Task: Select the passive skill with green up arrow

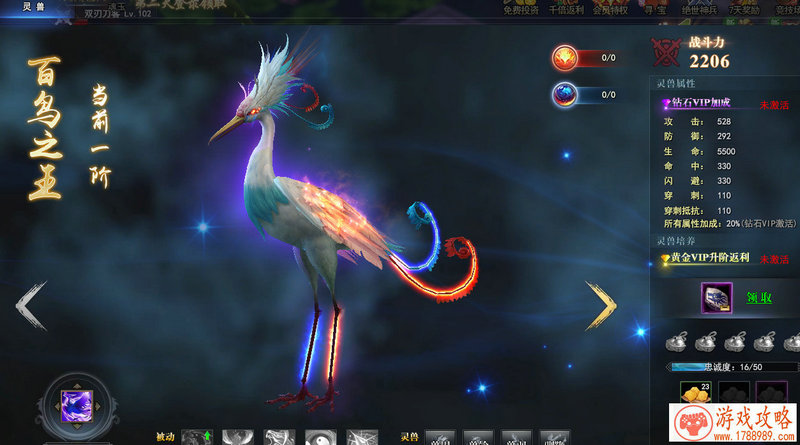Action: coord(197,437)
